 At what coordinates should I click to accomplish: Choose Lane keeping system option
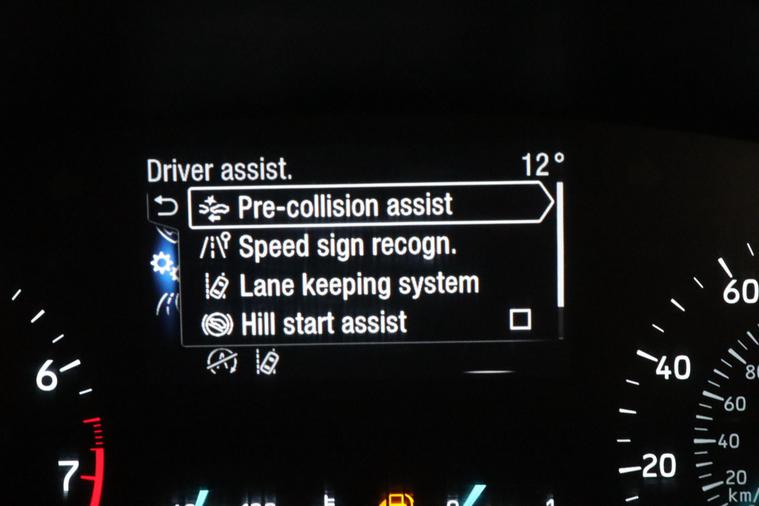[359, 285]
